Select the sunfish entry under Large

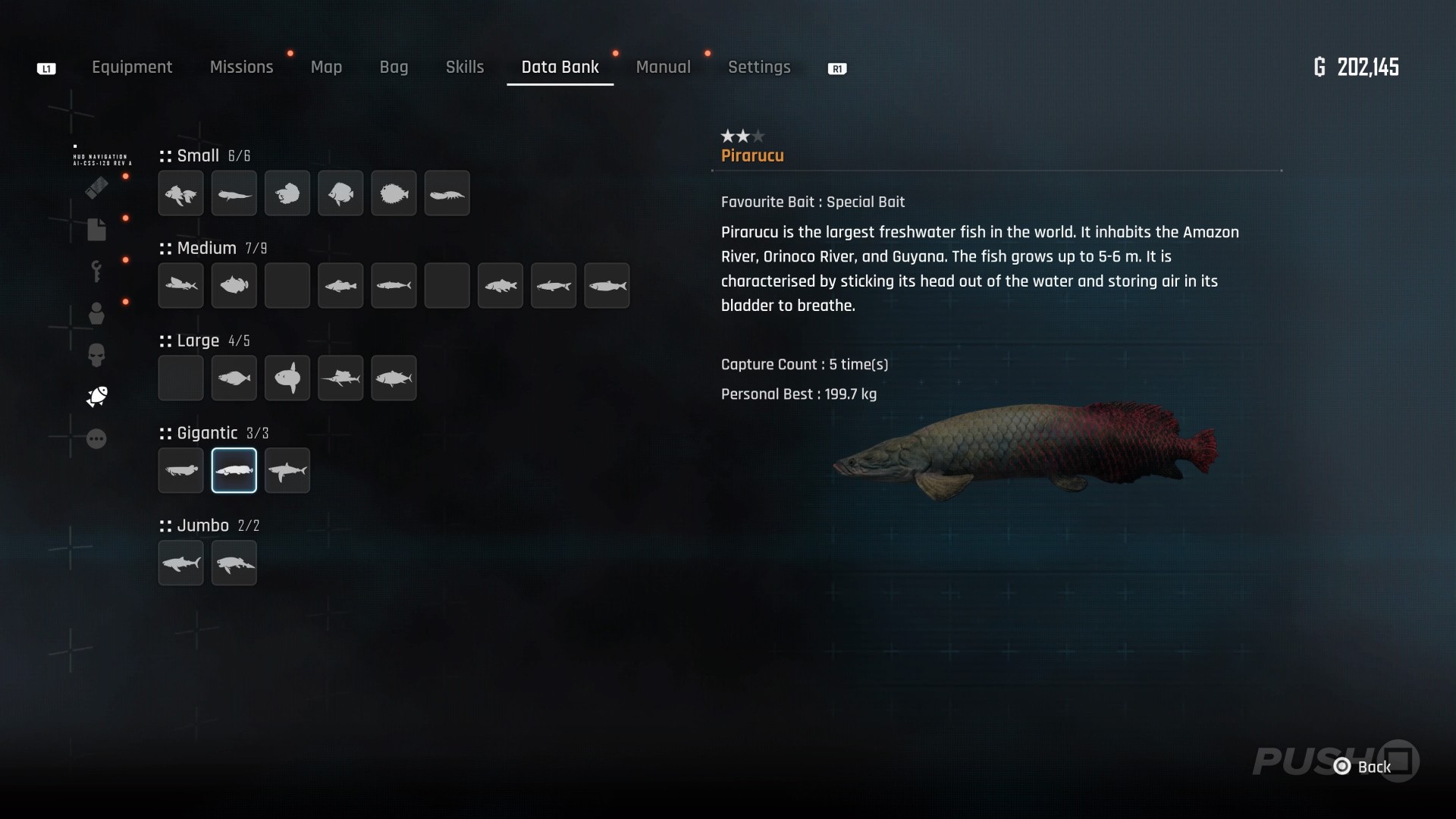click(287, 378)
